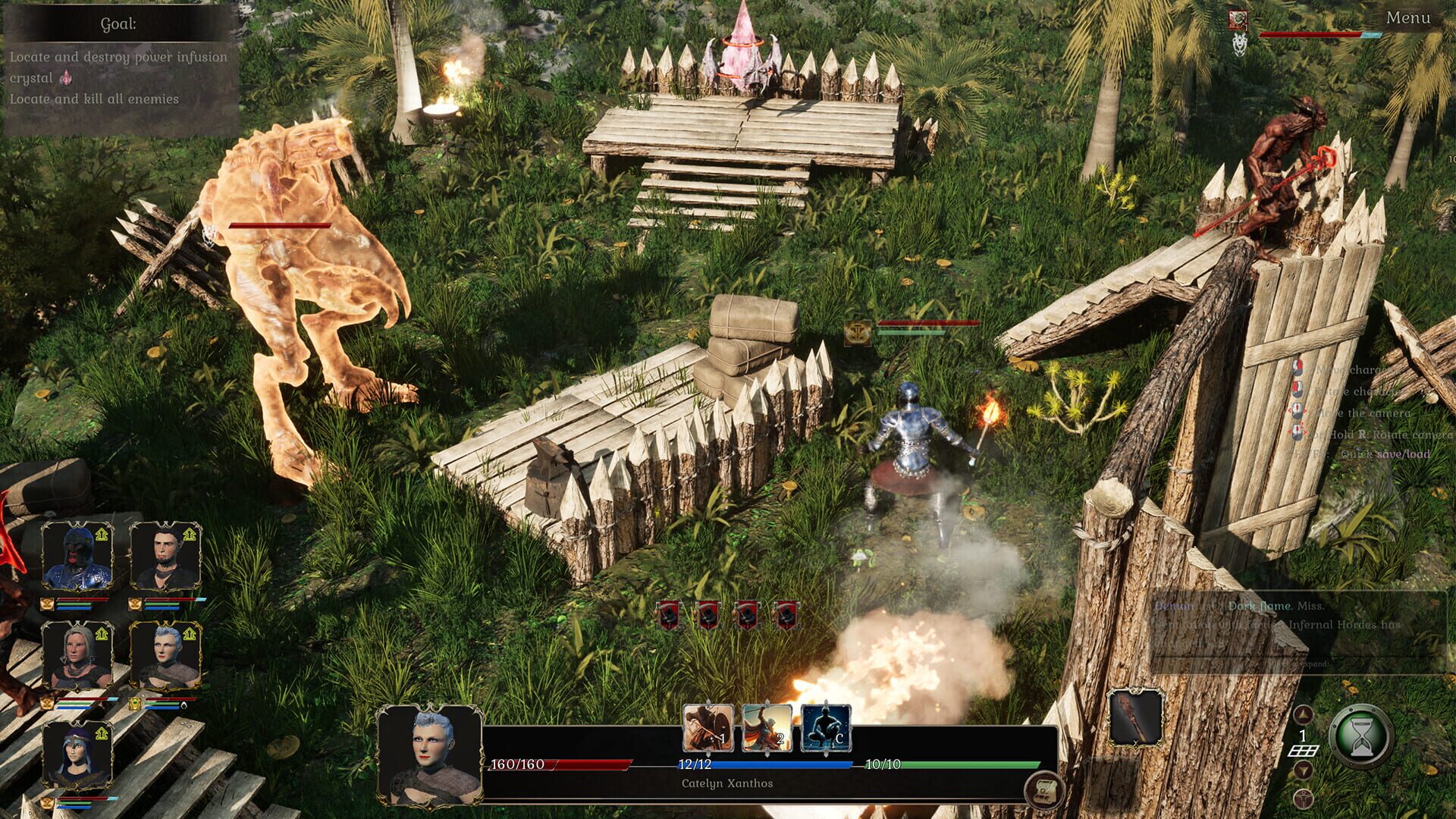Viewport: 1456px width, 819px height.
Task: Toggle the level-up arrow on the bearded man's portrait
Action: click(188, 534)
